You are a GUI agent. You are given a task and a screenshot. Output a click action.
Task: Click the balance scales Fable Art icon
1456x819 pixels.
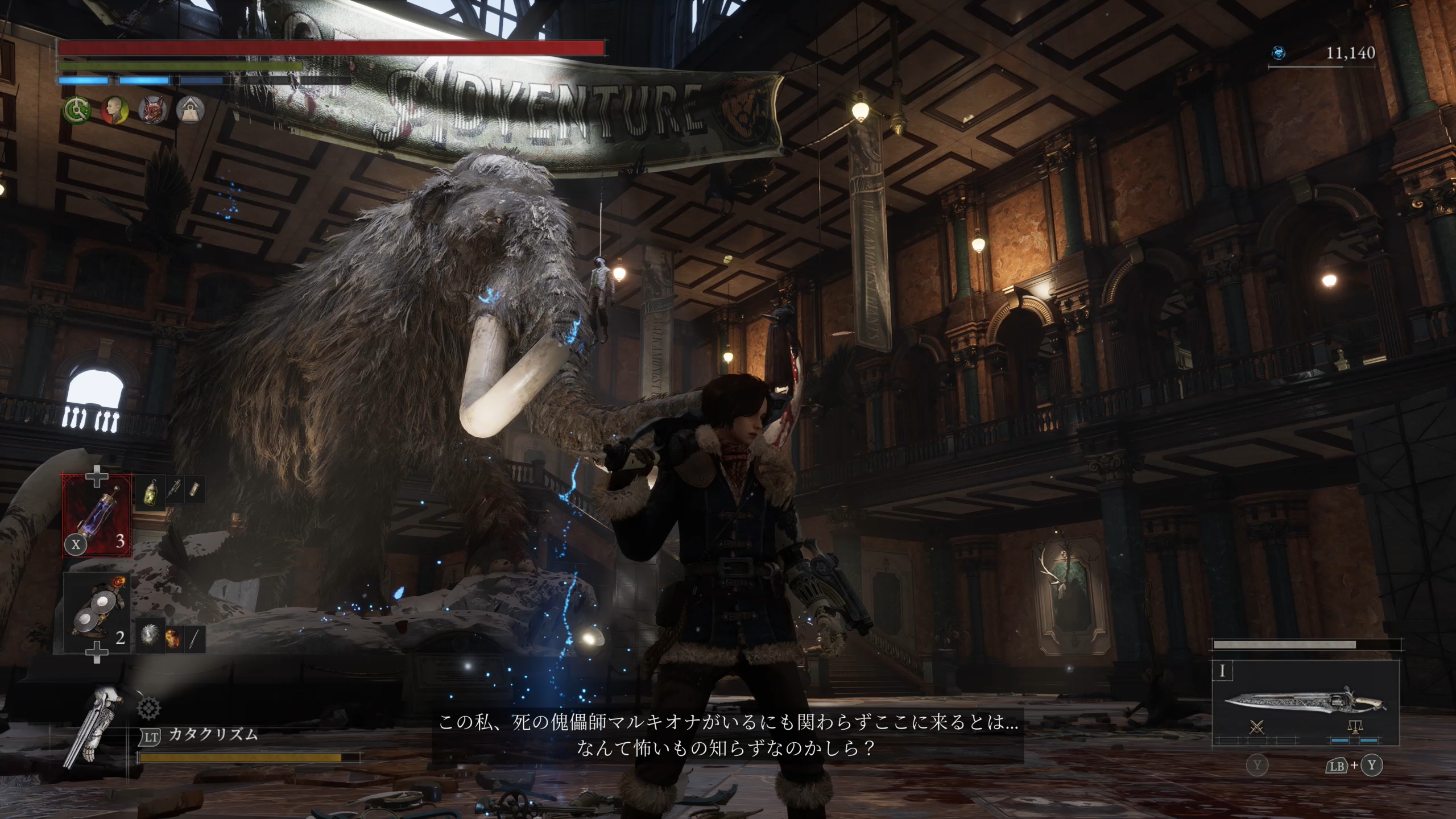(1355, 727)
